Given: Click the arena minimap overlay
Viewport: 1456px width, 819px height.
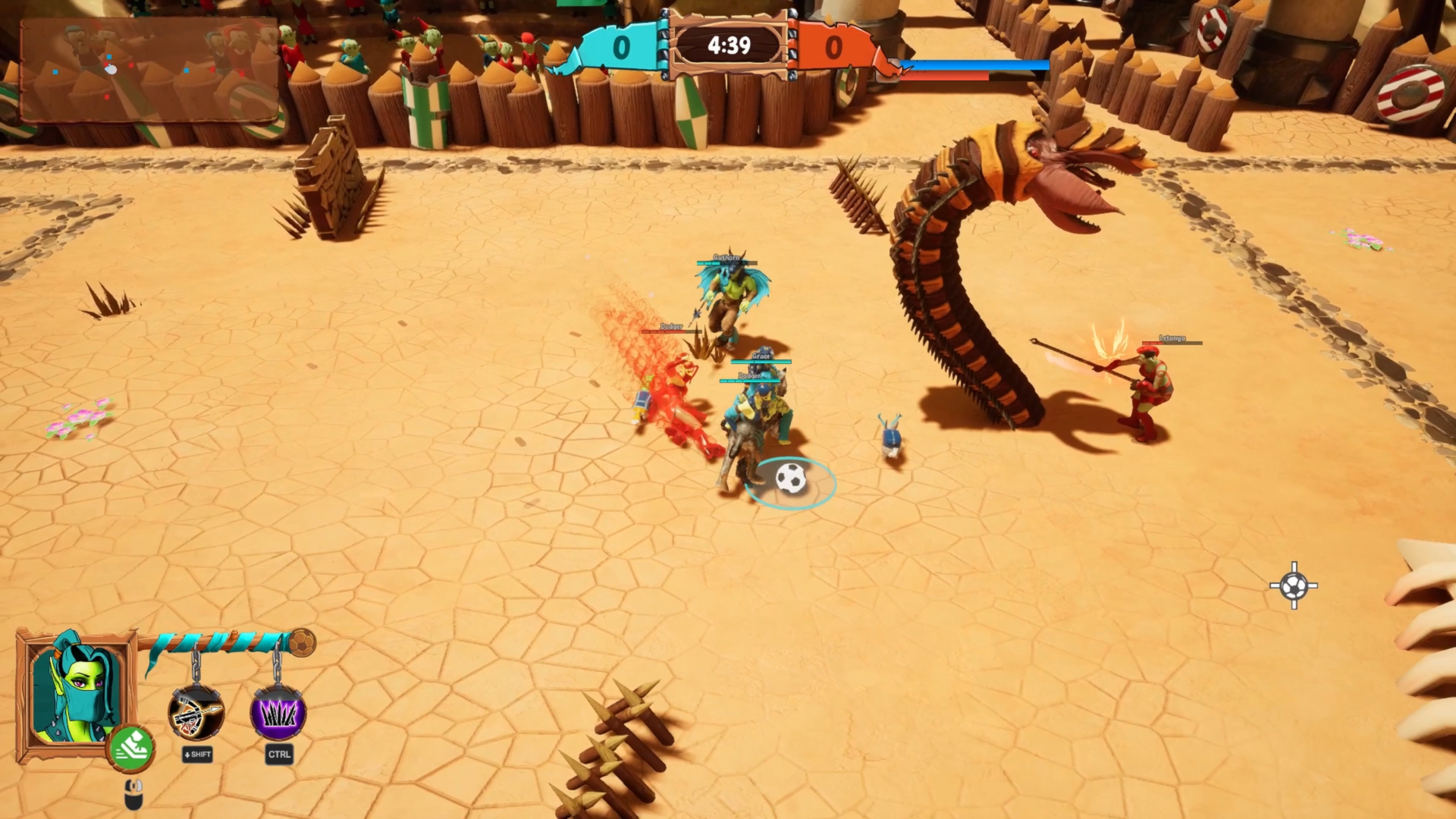Looking at the screenshot, I should [x=149, y=71].
